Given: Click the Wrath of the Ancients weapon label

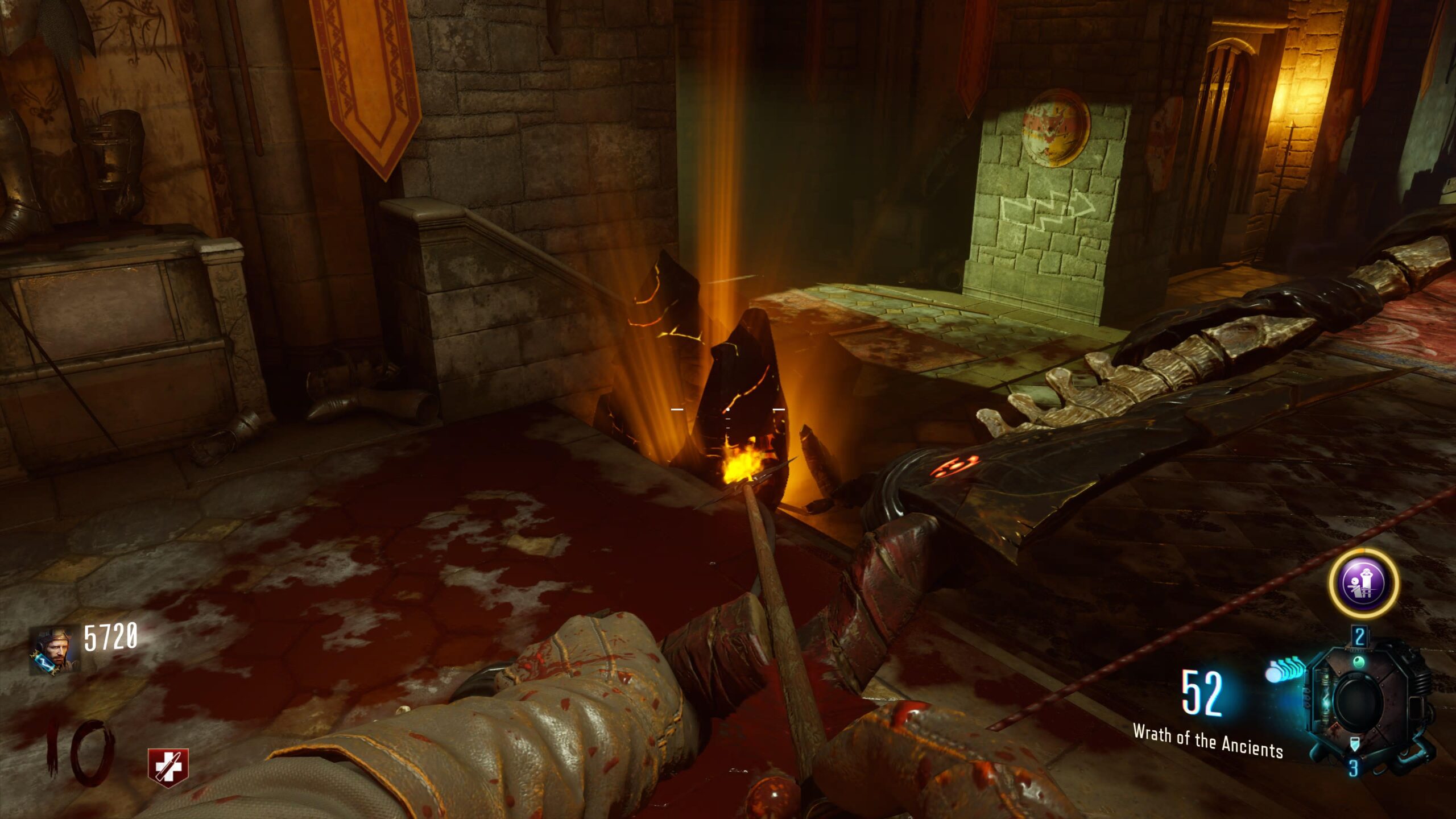Looking at the screenshot, I should tap(1207, 741).
